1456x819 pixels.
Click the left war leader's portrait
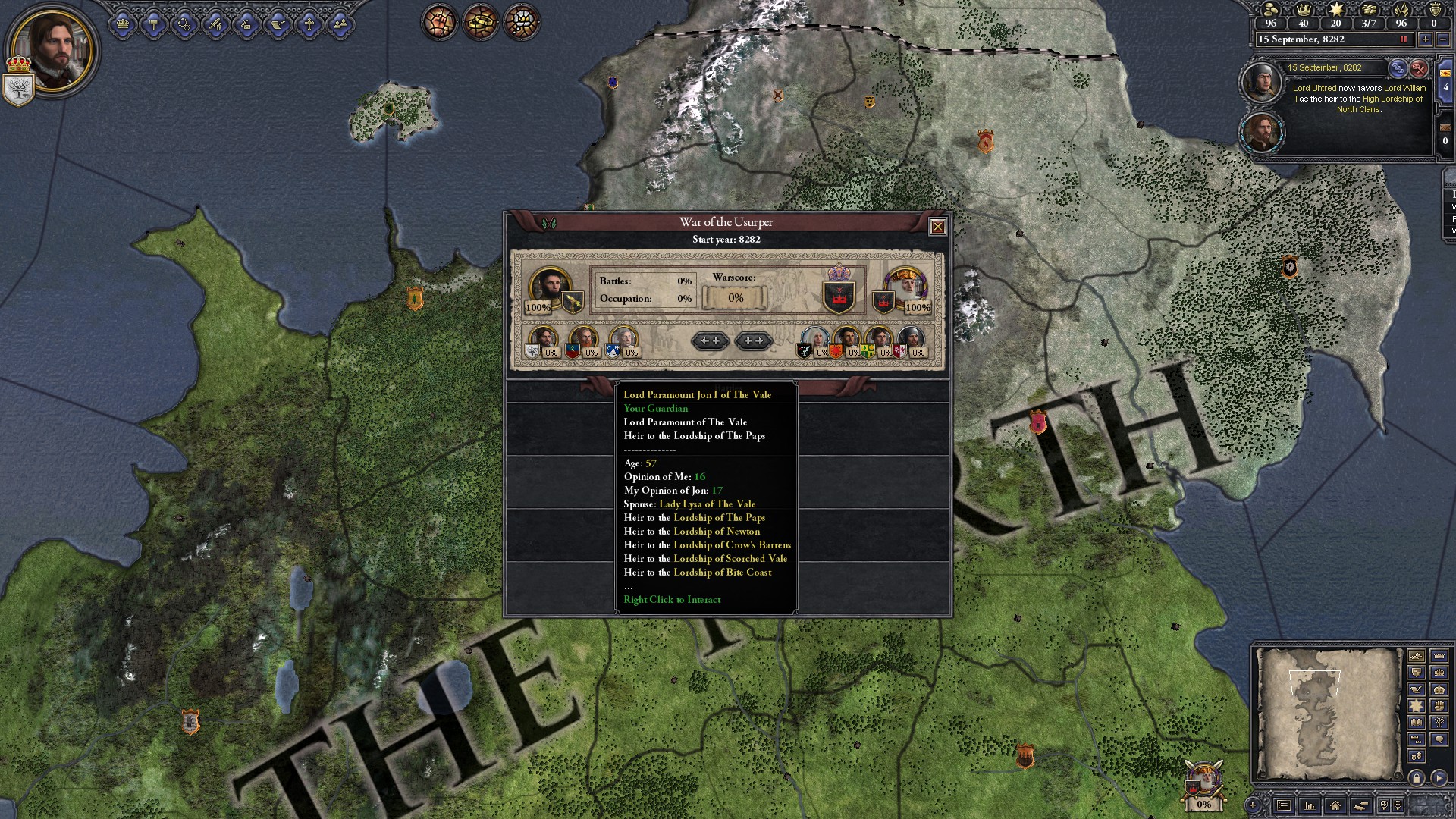(549, 286)
